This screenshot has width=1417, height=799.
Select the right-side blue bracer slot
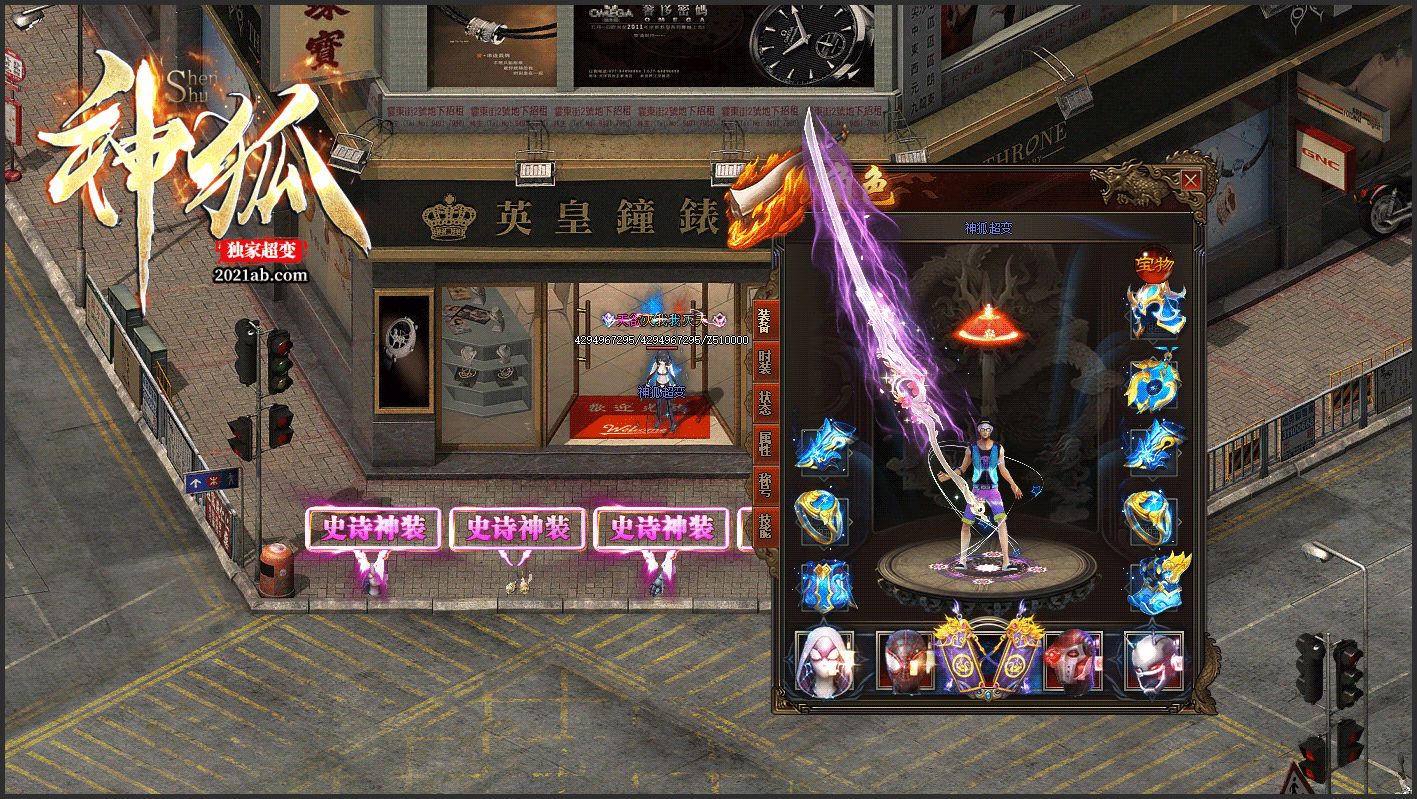click(1154, 446)
